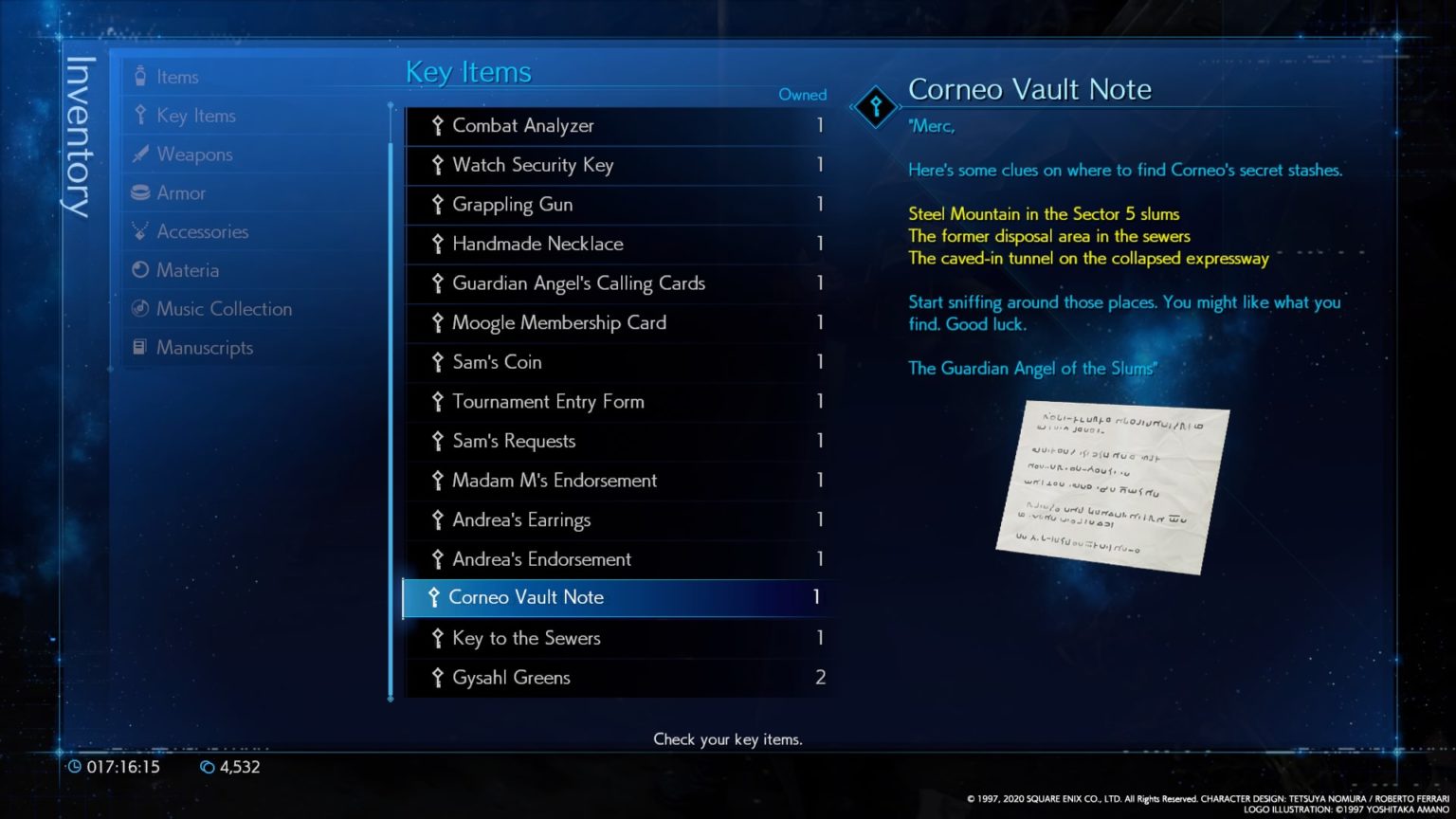Click the Materia orb icon

click(141, 270)
